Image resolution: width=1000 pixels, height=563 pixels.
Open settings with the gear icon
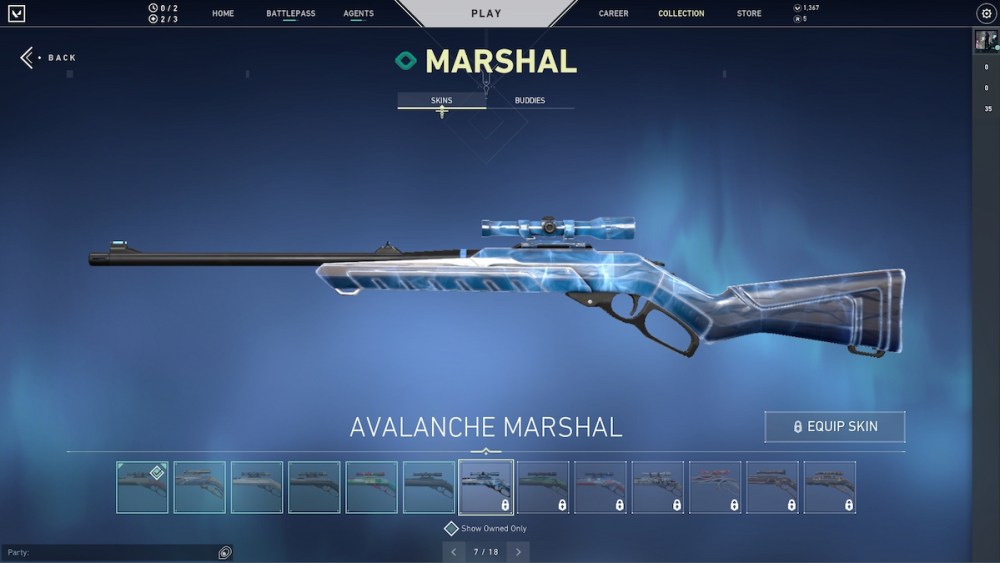(985, 14)
